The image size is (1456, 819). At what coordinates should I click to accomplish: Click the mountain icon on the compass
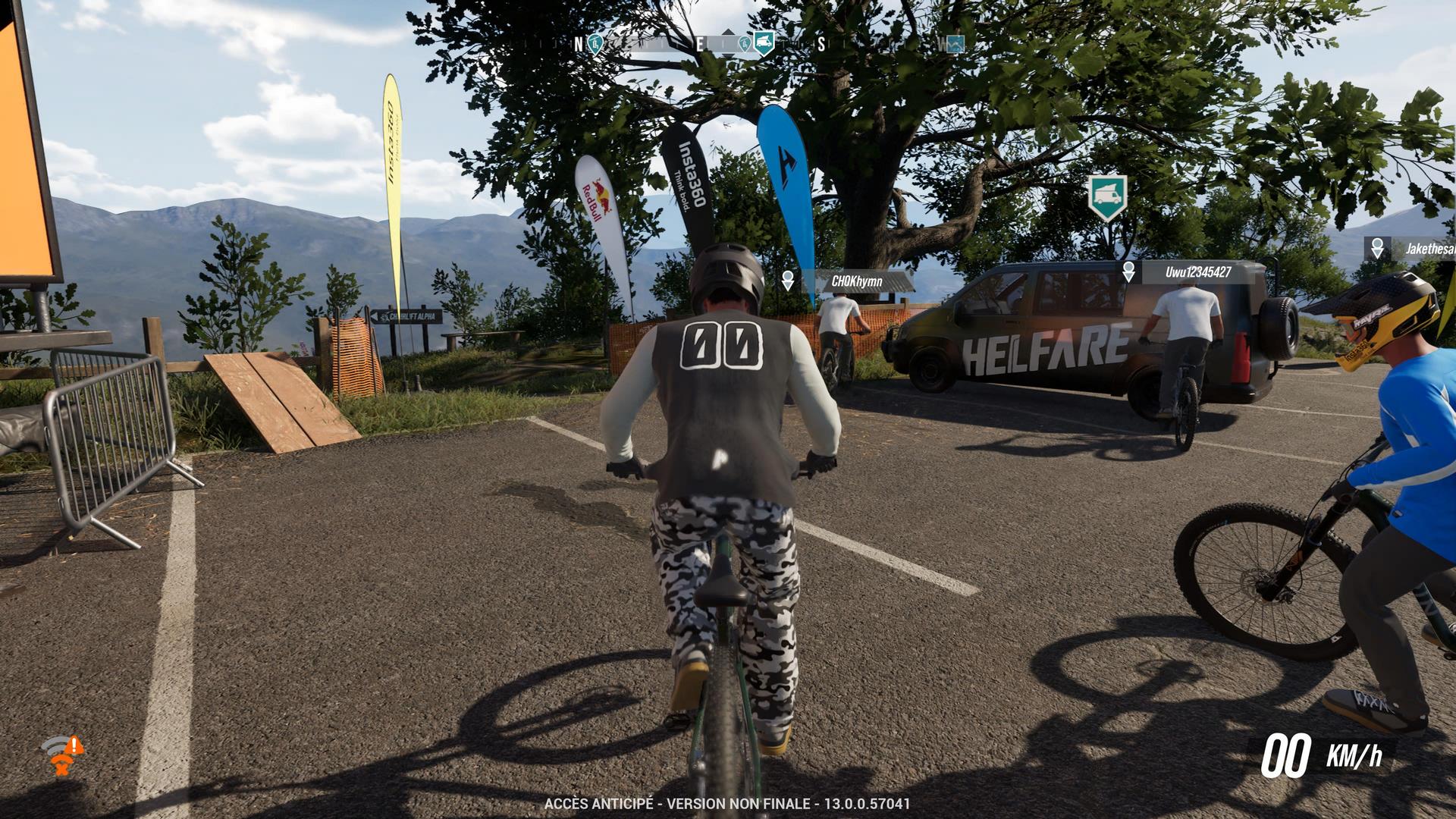pos(954,44)
